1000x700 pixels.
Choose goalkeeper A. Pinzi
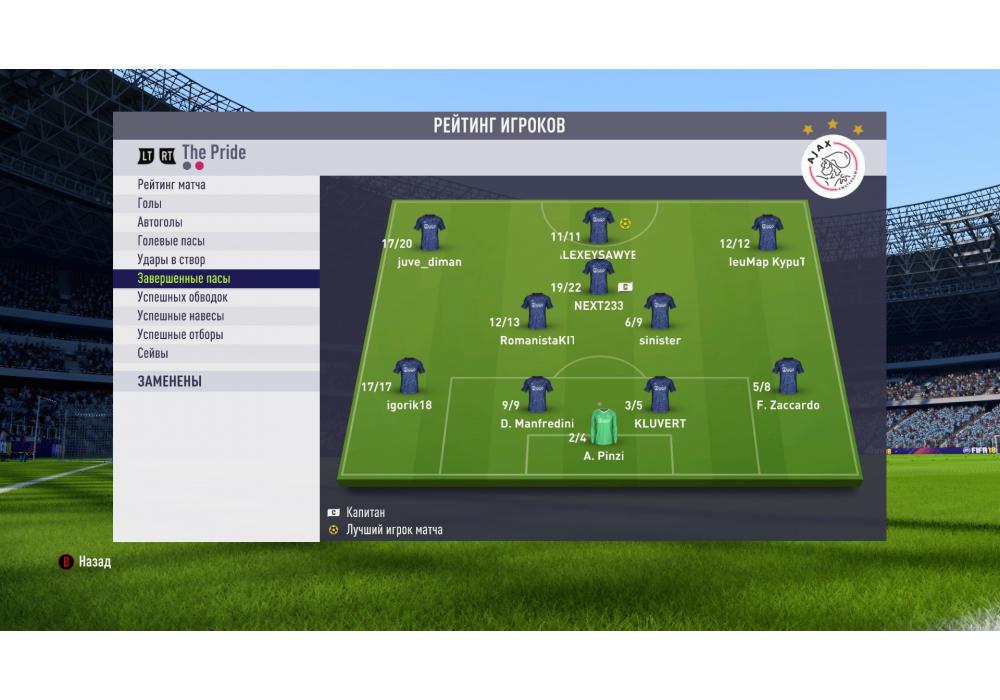tap(603, 427)
